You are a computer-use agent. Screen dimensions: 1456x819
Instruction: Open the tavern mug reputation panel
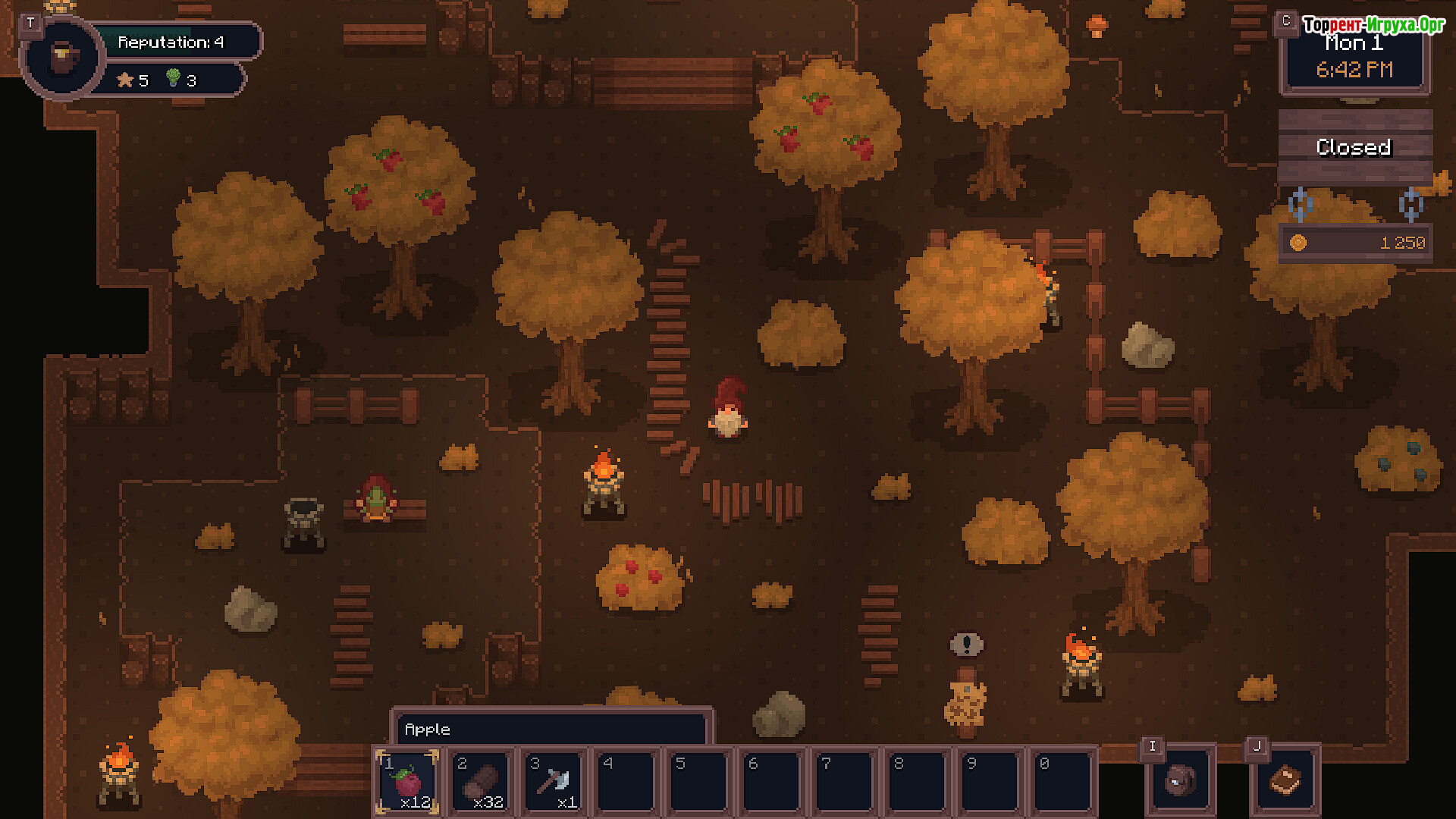click(62, 56)
